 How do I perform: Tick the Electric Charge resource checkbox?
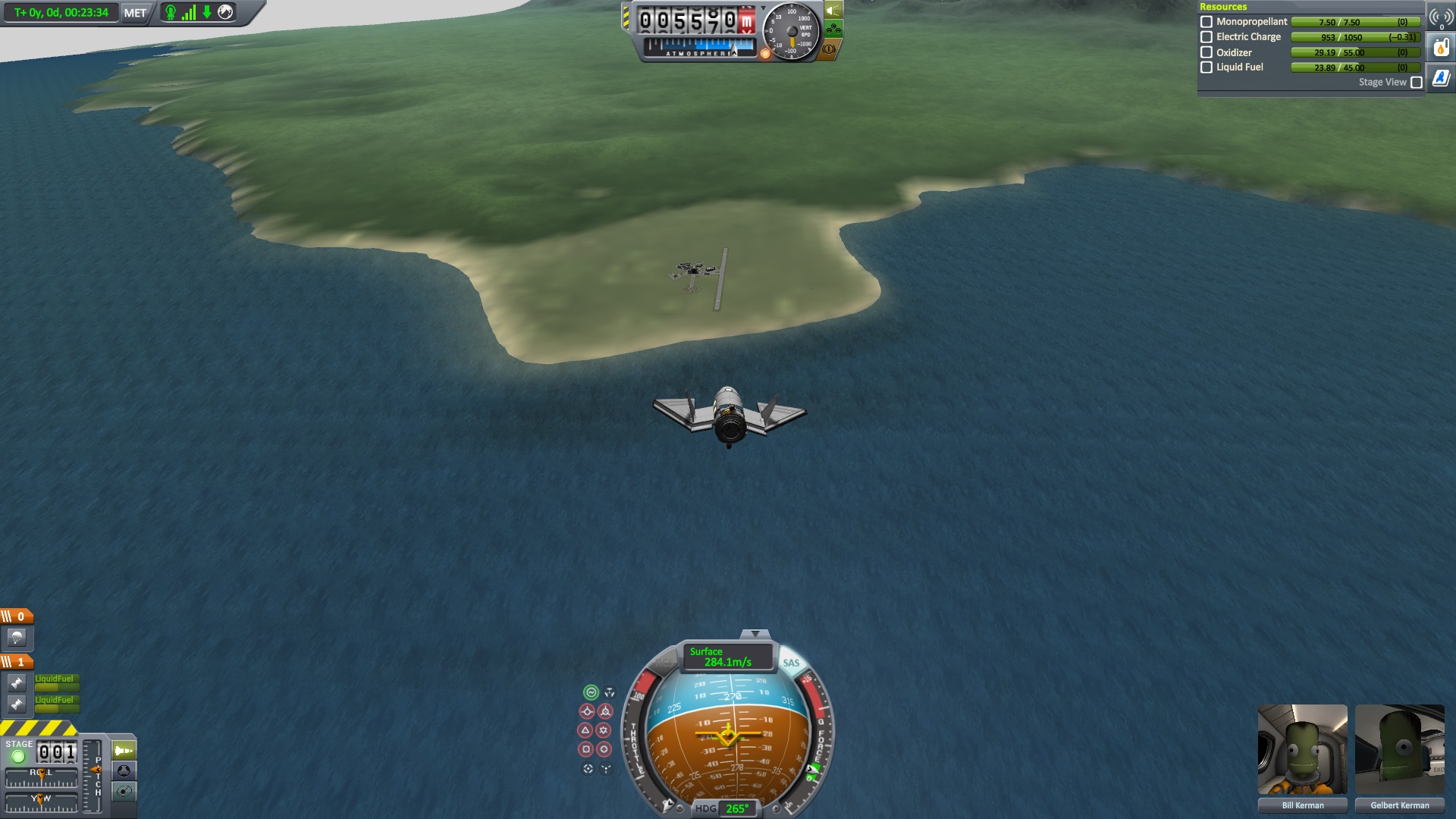(1207, 37)
